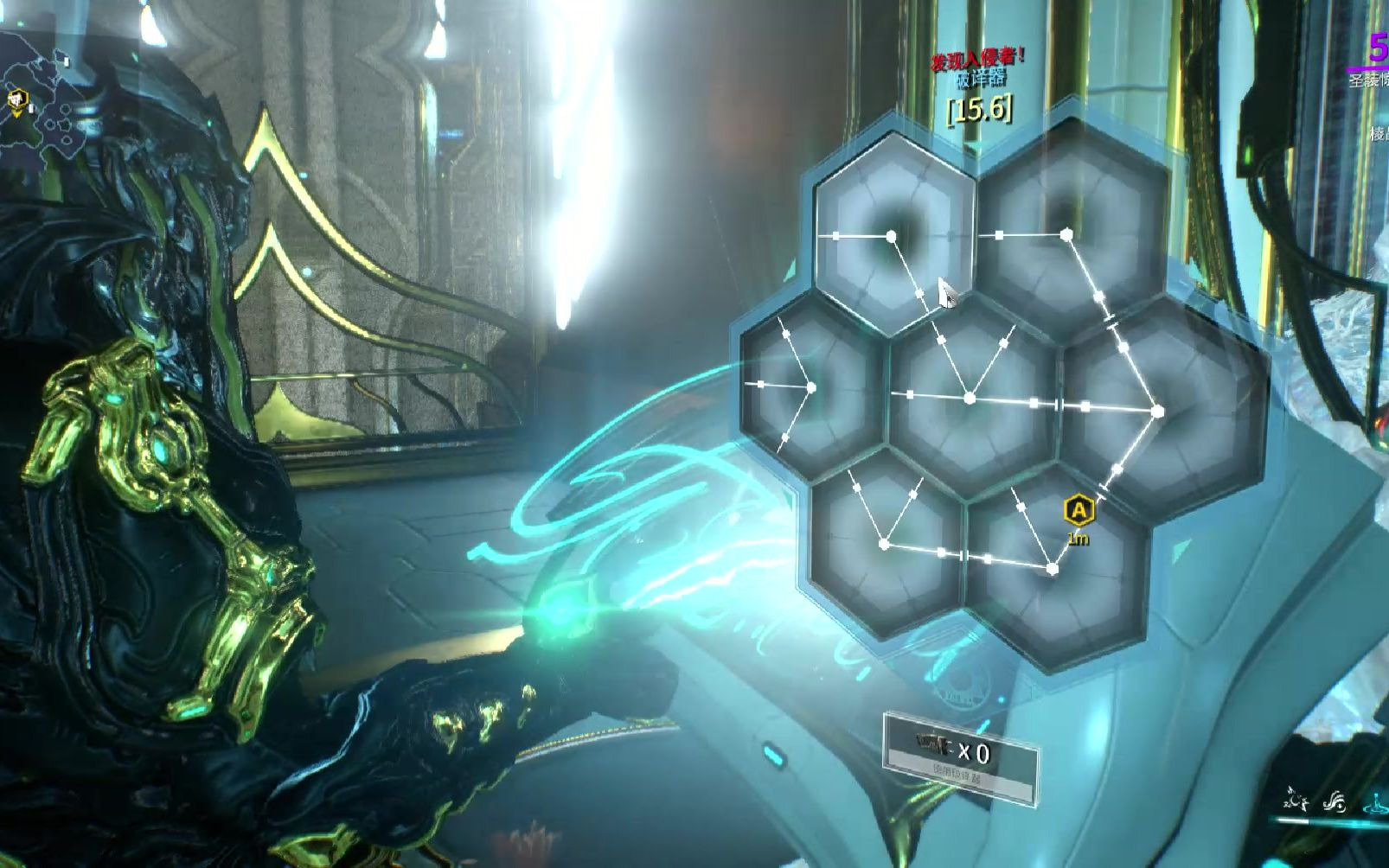The image size is (1389, 868).
Task: Rotate the leftmost hexagon tile of the puzzle
Action: pyautogui.click(x=810, y=386)
